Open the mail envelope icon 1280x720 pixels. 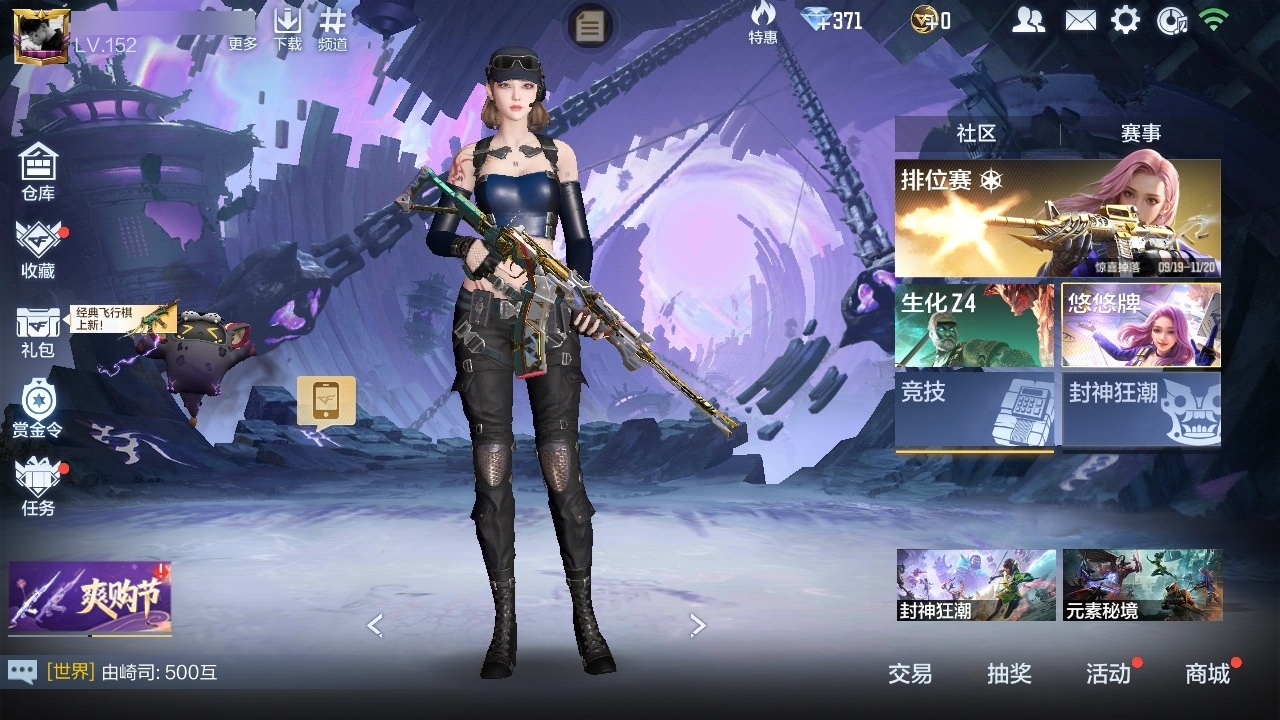point(1080,20)
